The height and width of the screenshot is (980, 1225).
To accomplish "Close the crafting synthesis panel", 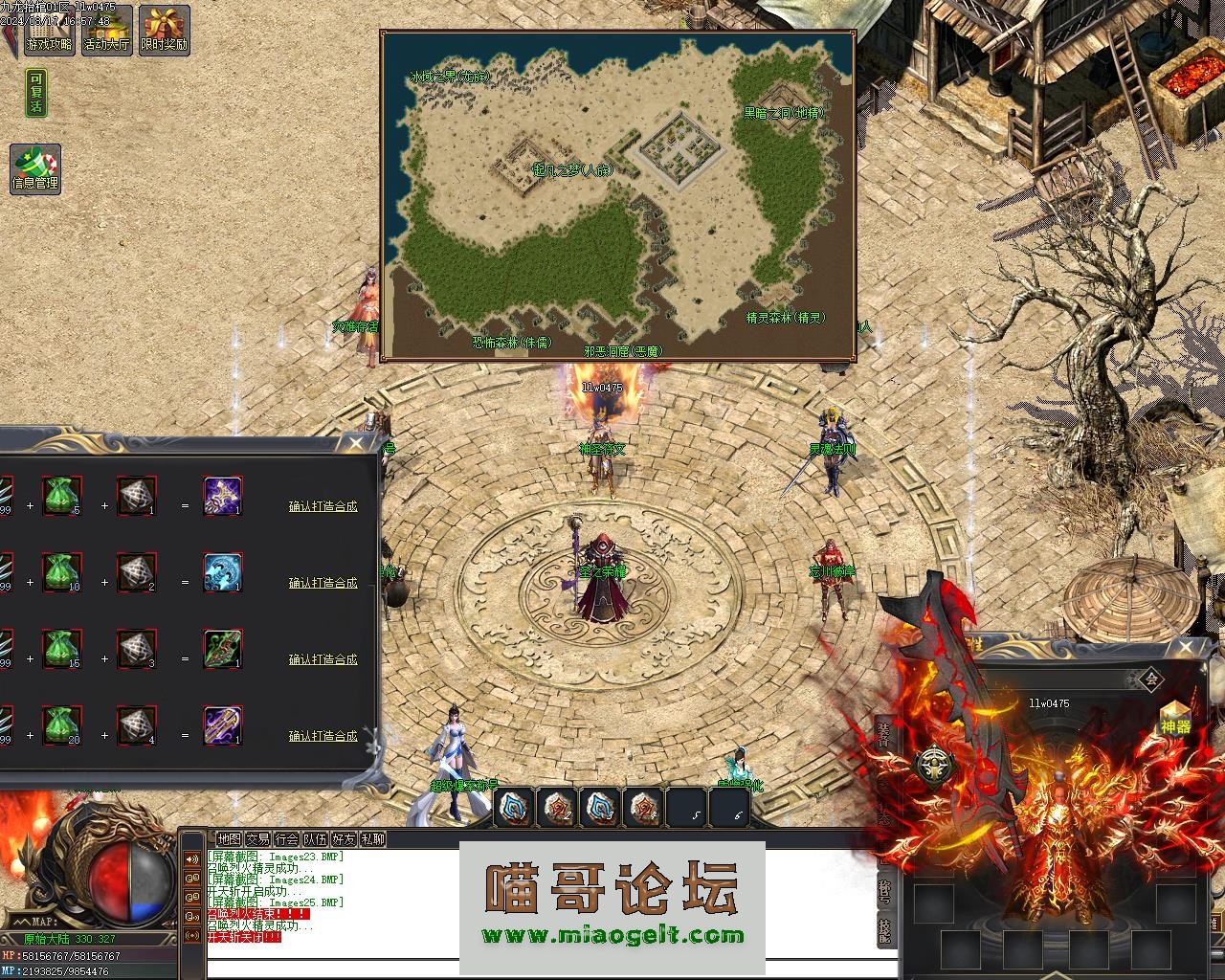I will (356, 443).
